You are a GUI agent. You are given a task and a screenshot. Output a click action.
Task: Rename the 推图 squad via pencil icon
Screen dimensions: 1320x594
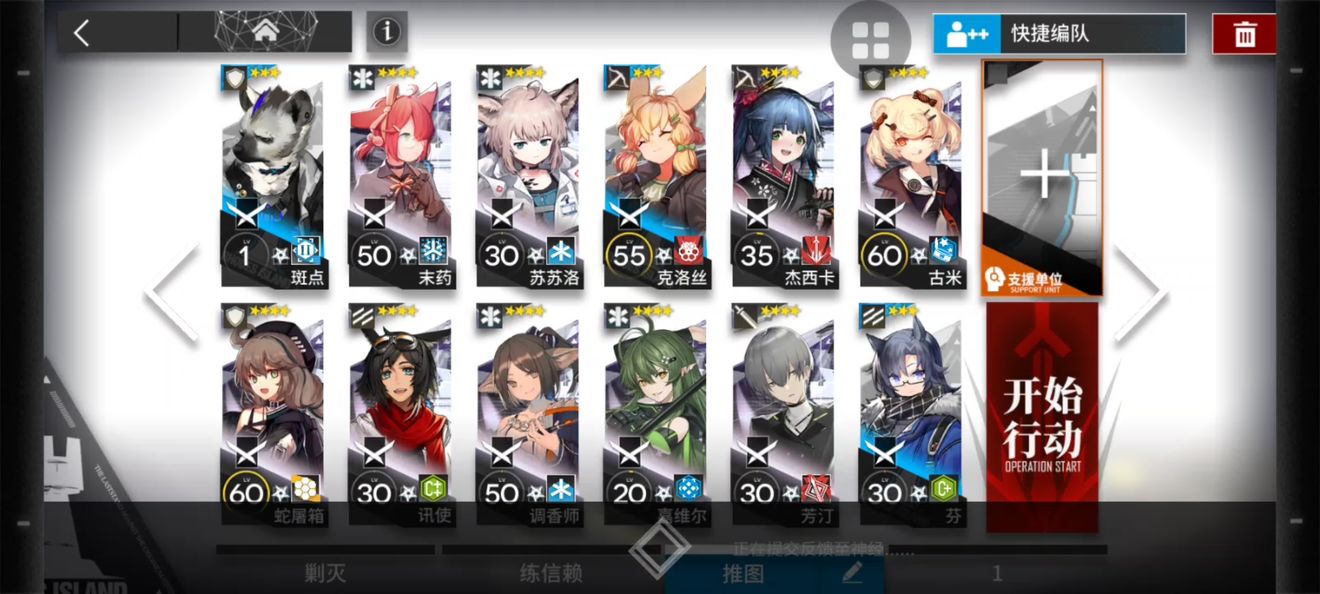[x=852, y=573]
